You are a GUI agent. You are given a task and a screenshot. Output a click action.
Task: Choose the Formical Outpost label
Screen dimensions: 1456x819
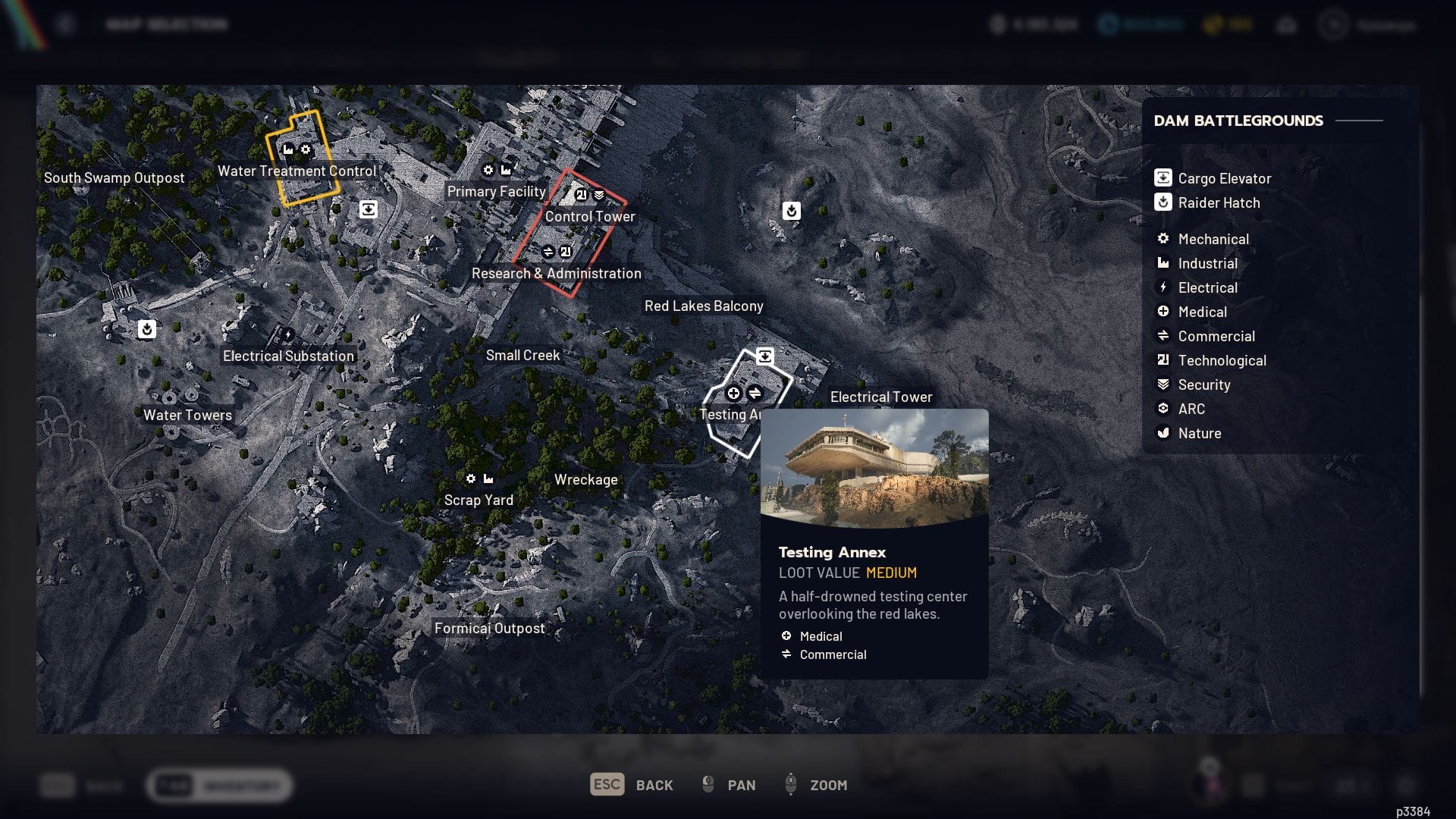pos(489,629)
